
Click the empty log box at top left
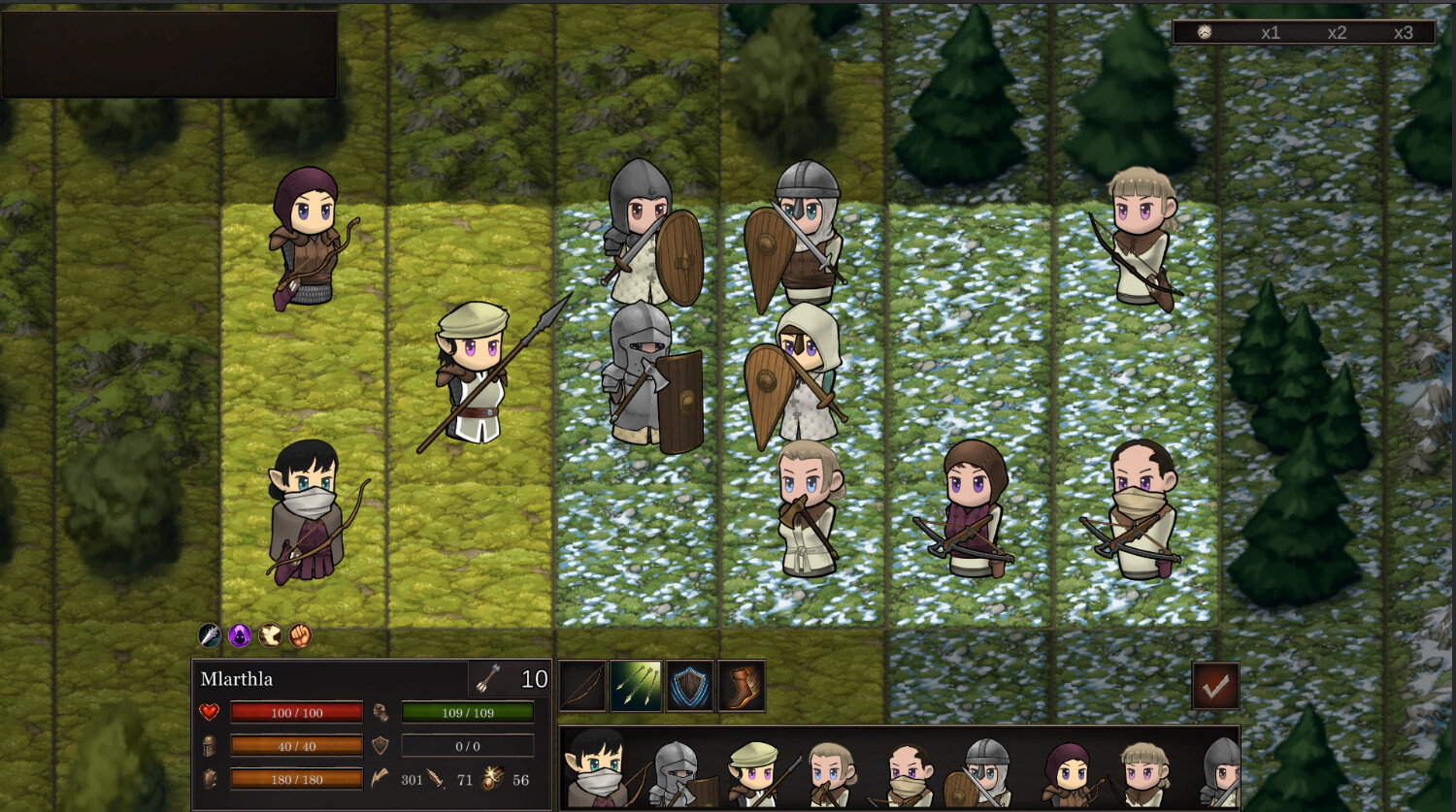(170, 53)
